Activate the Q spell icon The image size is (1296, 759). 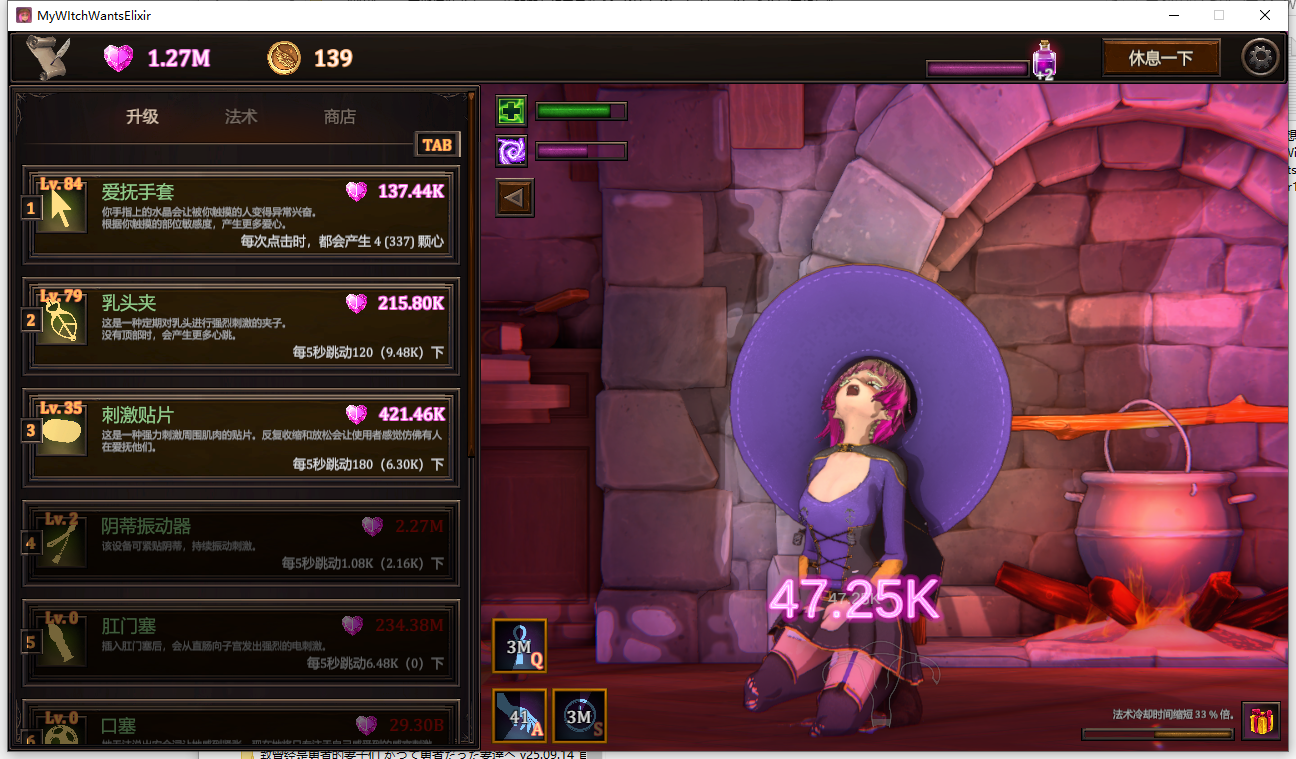[x=519, y=646]
